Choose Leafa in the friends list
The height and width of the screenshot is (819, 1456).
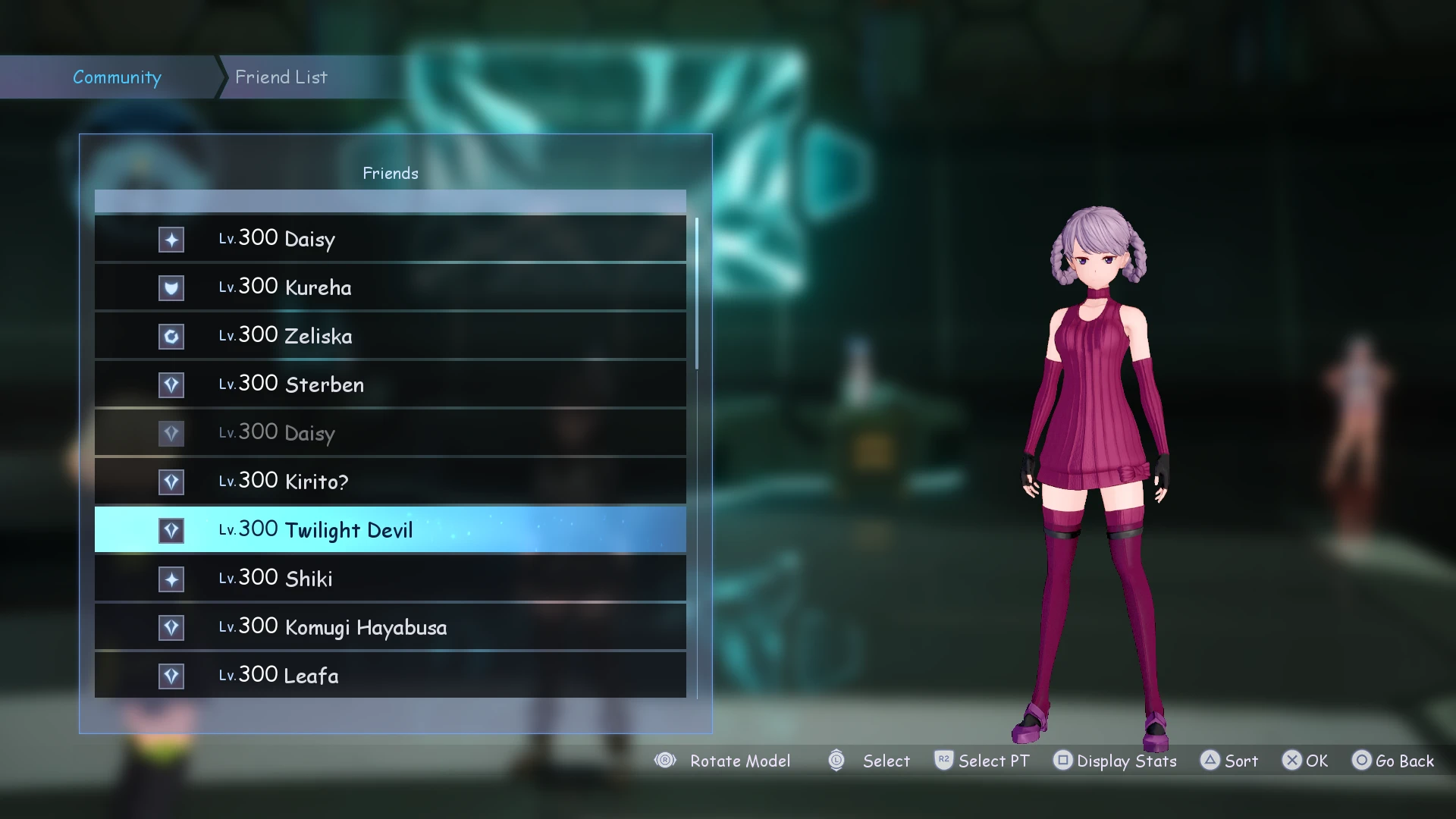(390, 676)
